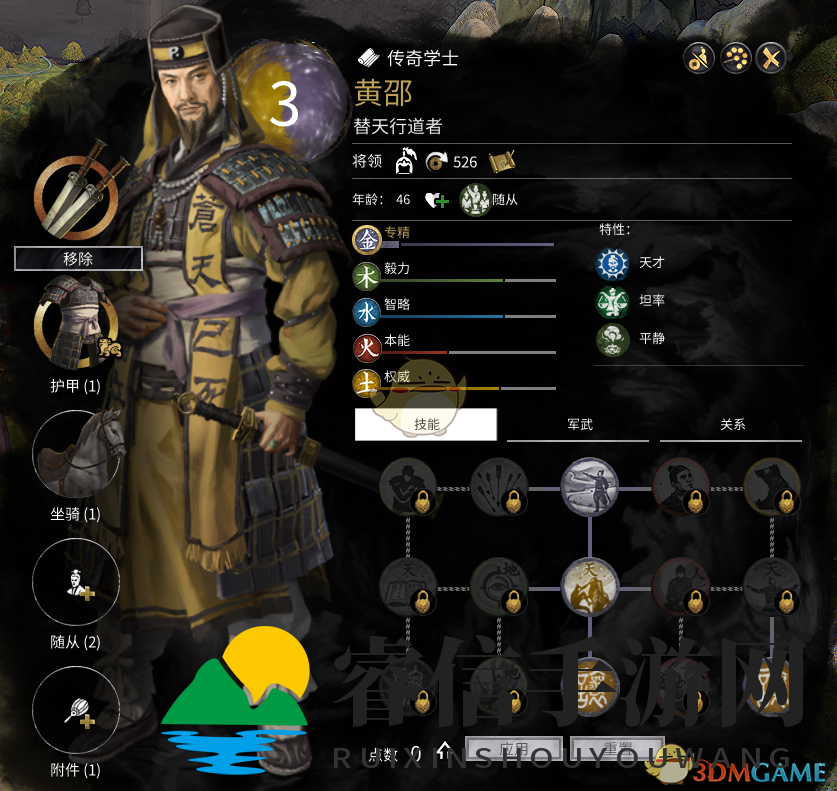Click the green 随从 retinue icon beside age
The width and height of the screenshot is (837, 791).
(x=474, y=199)
